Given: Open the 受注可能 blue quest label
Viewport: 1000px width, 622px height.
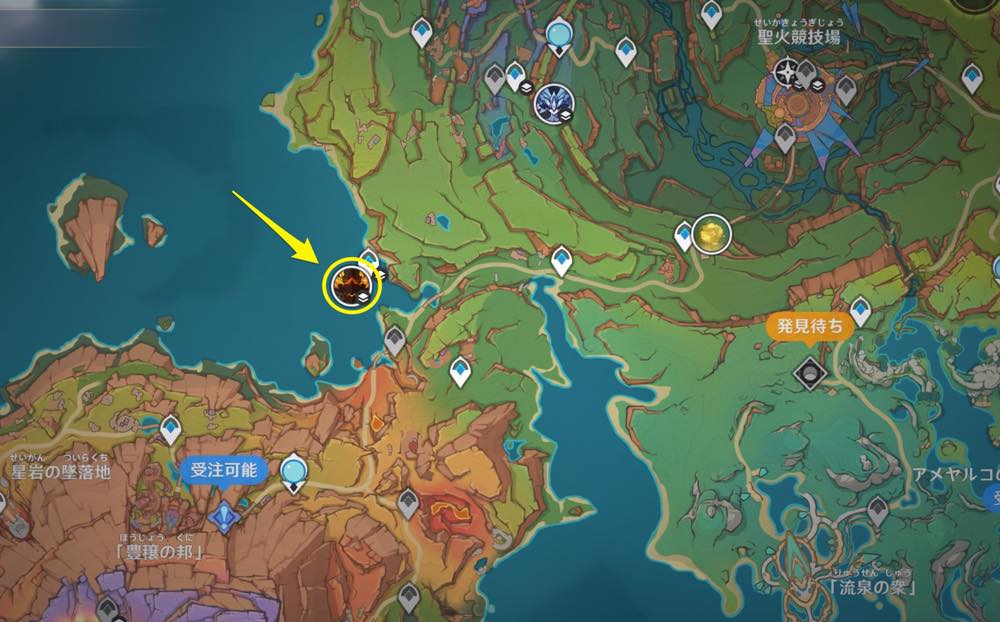Looking at the screenshot, I should [223, 471].
